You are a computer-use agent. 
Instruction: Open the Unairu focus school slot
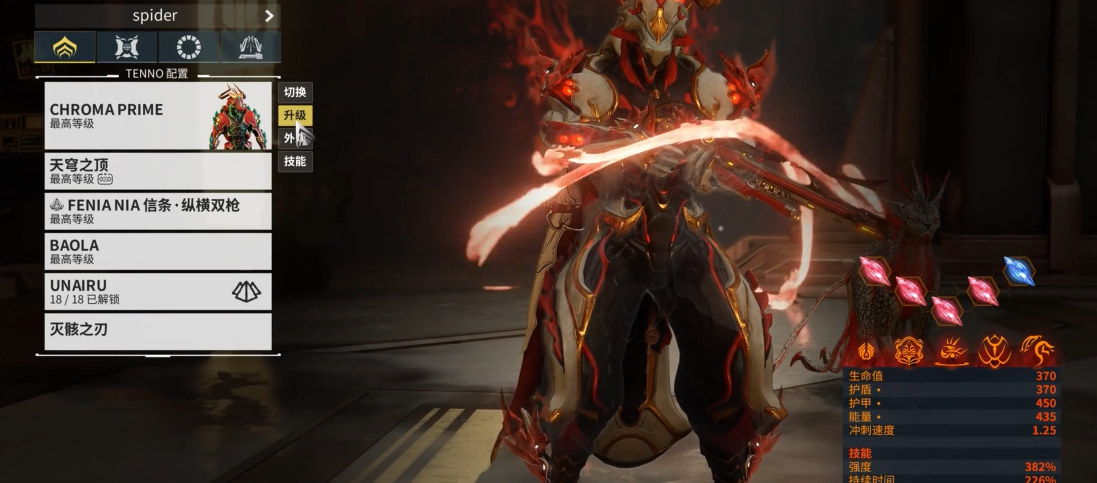click(157, 291)
